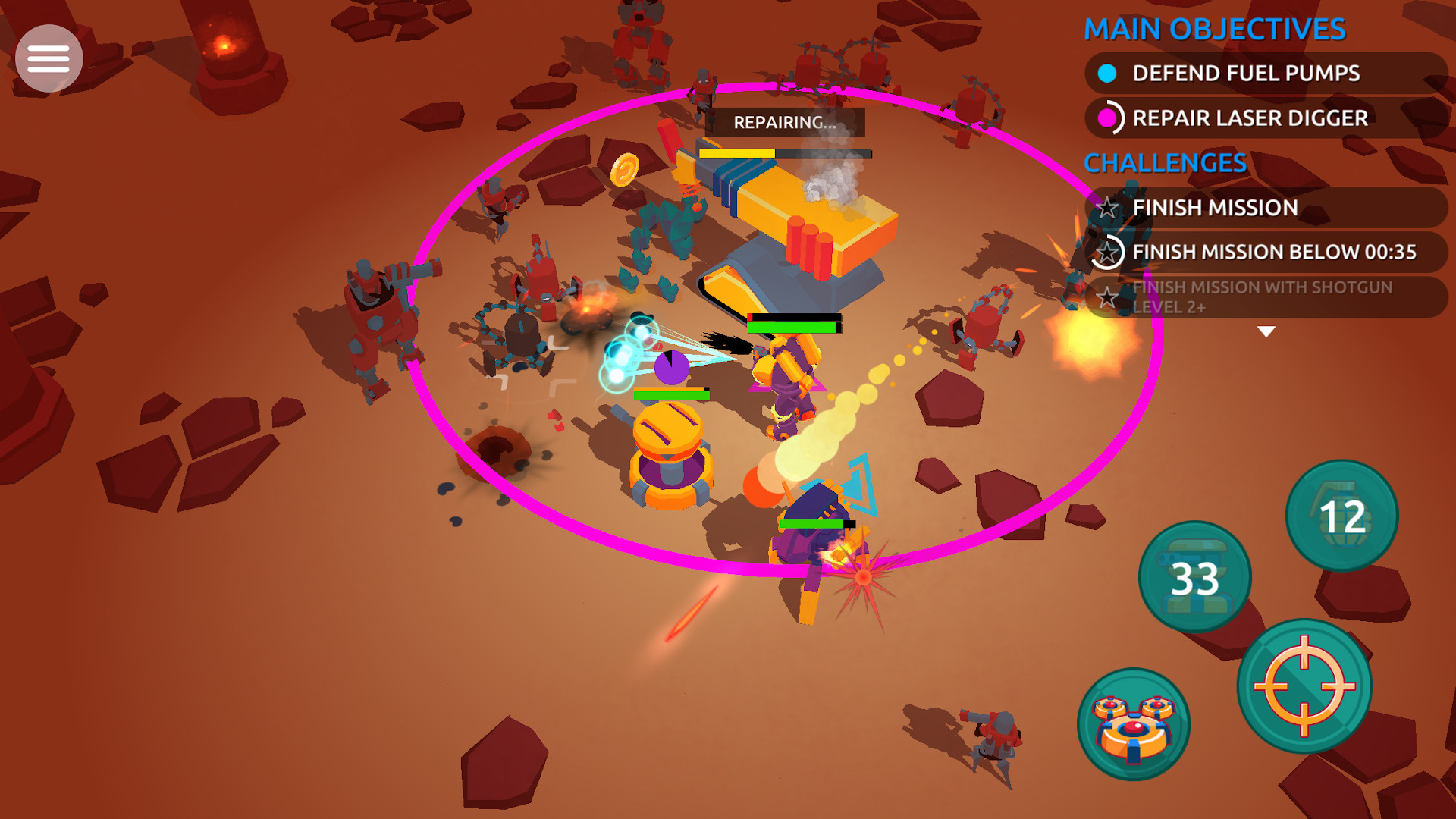Use the sentry turret ability icon showing 33
The width and height of the screenshot is (1456, 819).
1196,576
